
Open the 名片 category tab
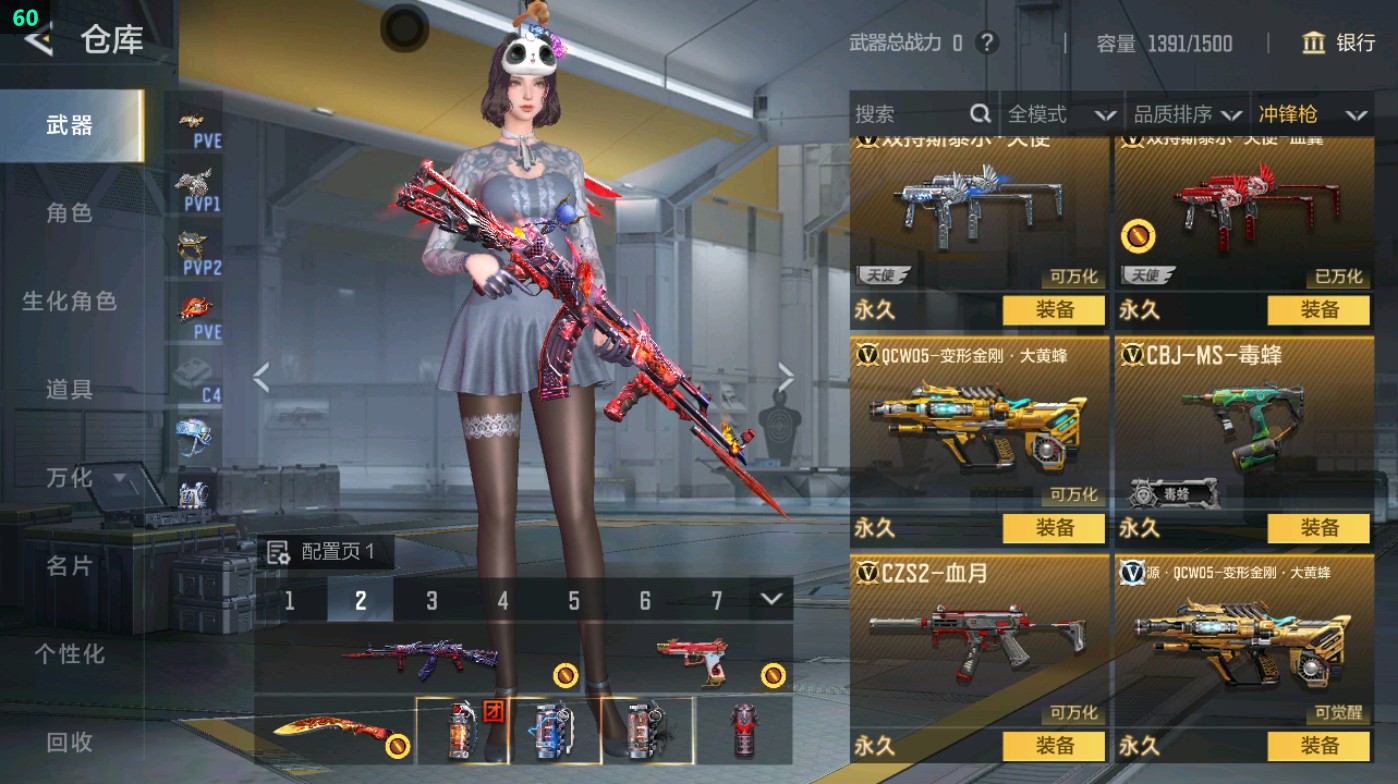69,566
